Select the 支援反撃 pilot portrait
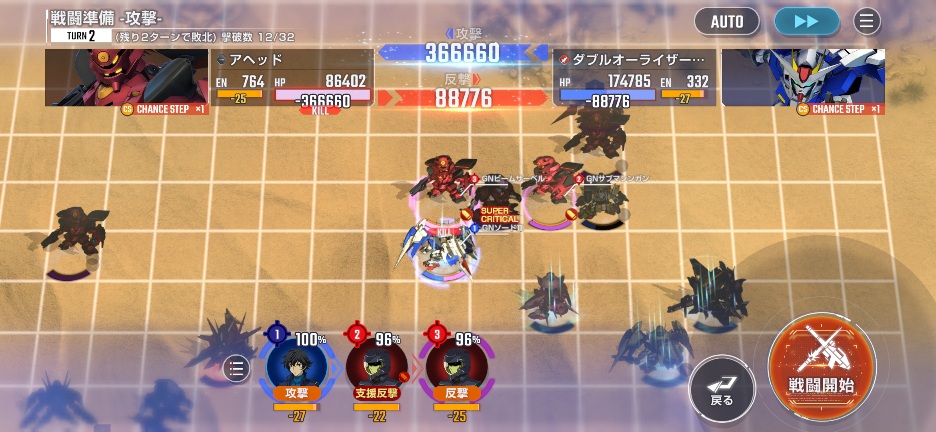936x432 pixels. click(376, 365)
